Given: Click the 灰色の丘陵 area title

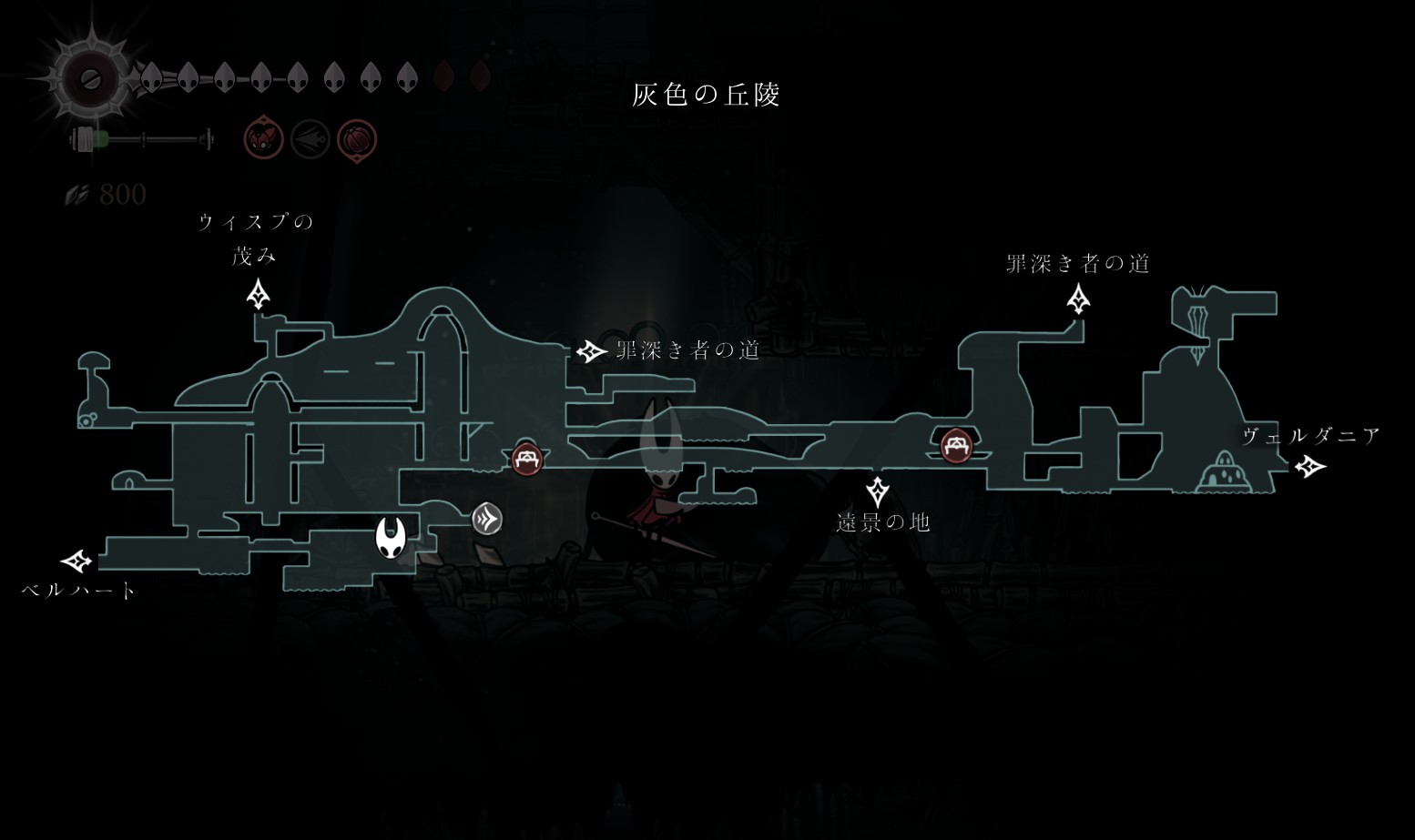Looking at the screenshot, I should pos(707,95).
